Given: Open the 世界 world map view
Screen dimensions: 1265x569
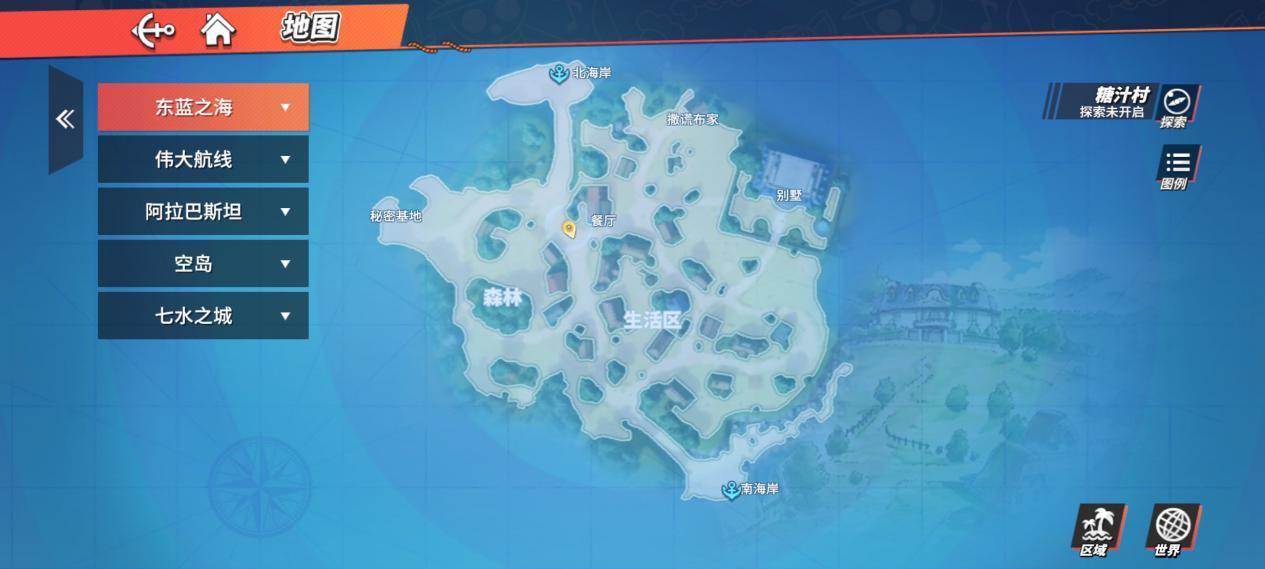Looking at the screenshot, I should [1170, 530].
